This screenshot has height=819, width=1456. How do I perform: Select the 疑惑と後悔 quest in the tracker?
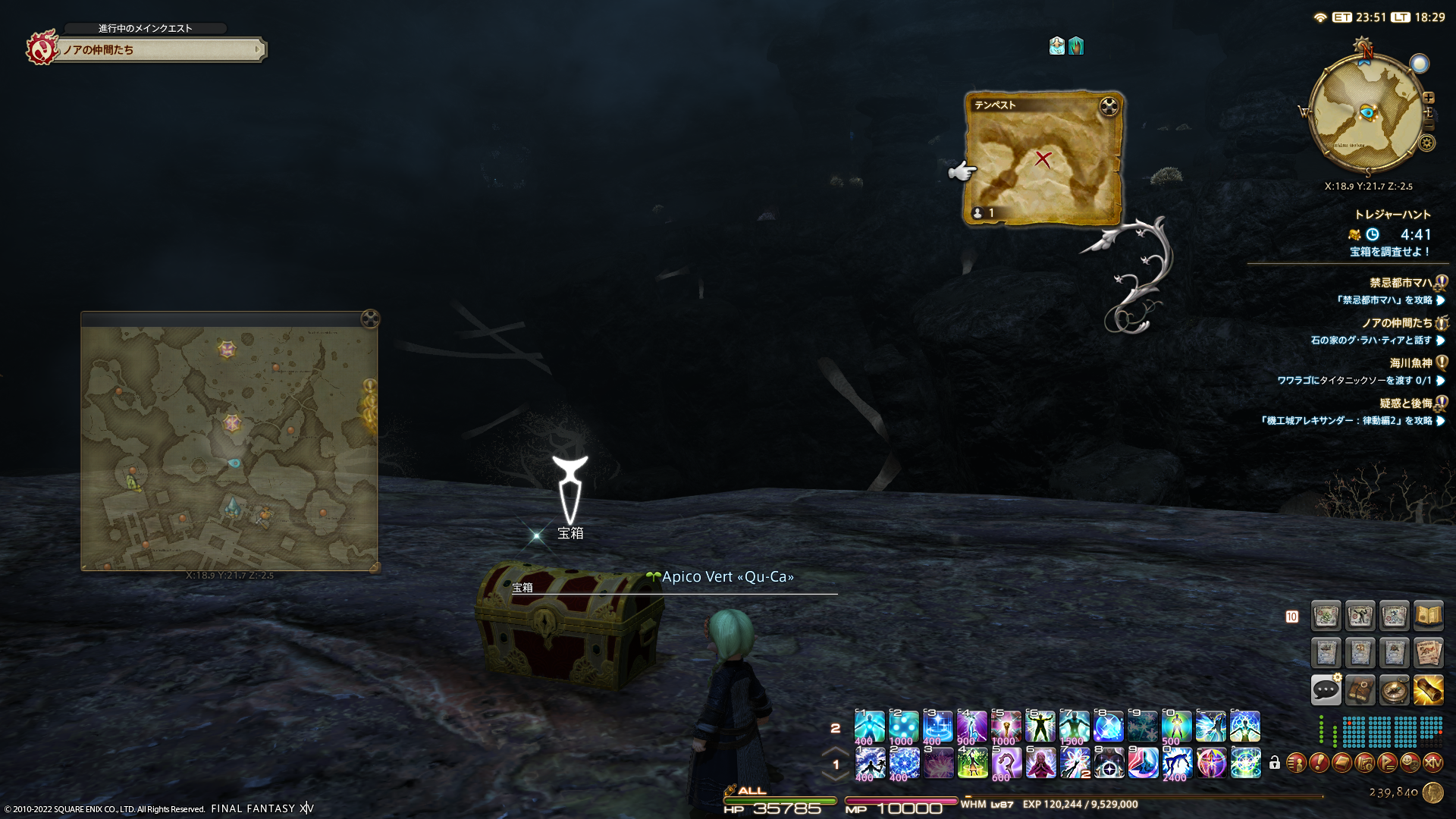click(x=1405, y=403)
